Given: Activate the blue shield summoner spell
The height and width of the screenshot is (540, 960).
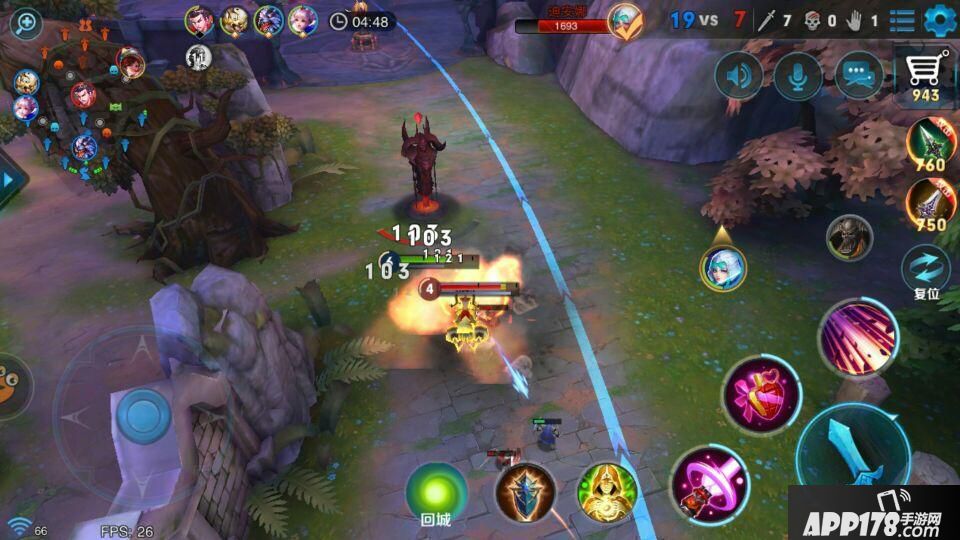Looking at the screenshot, I should (525, 493).
